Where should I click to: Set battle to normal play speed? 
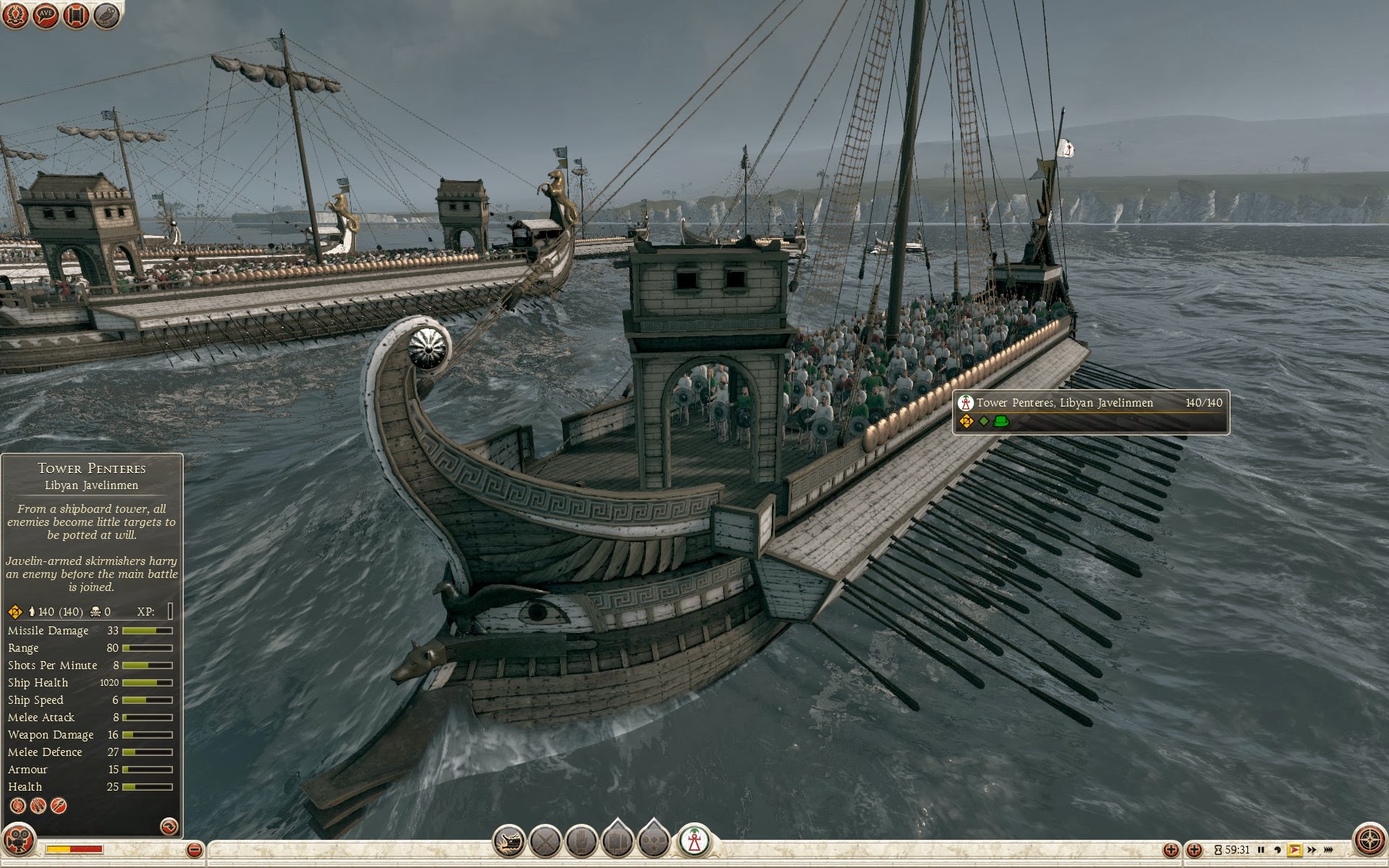[x=1294, y=850]
